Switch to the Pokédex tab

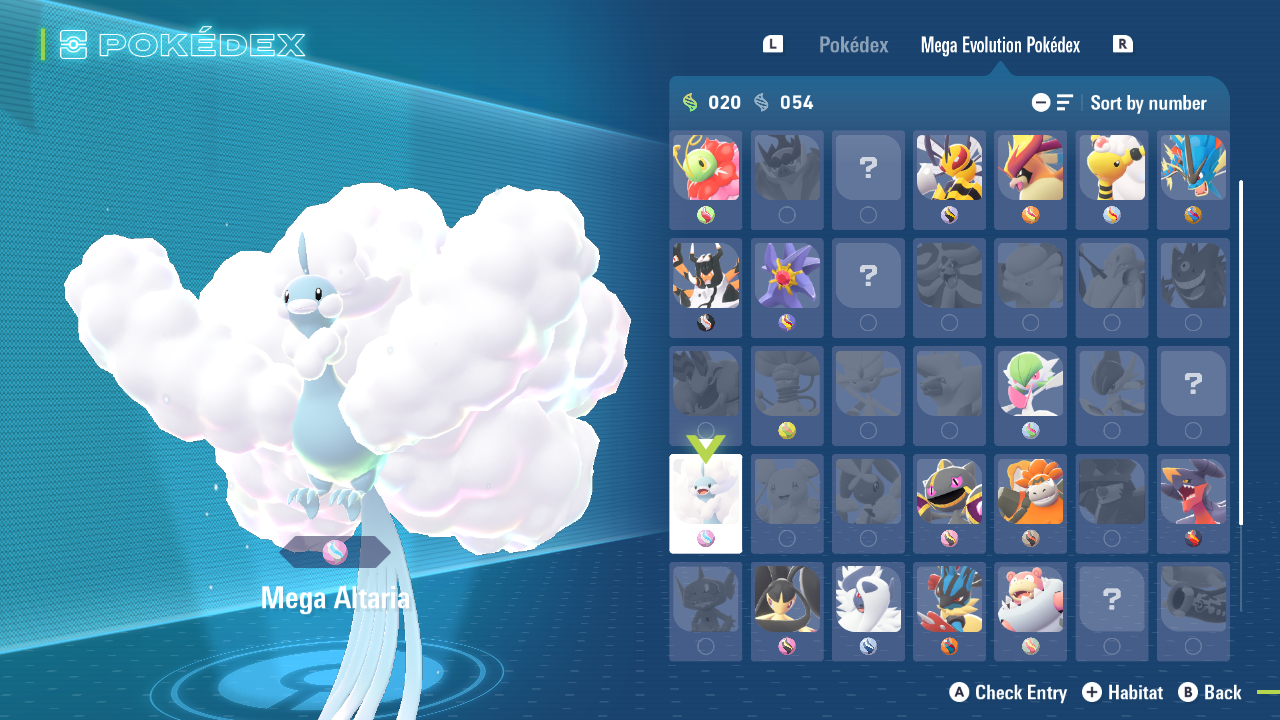tap(853, 45)
